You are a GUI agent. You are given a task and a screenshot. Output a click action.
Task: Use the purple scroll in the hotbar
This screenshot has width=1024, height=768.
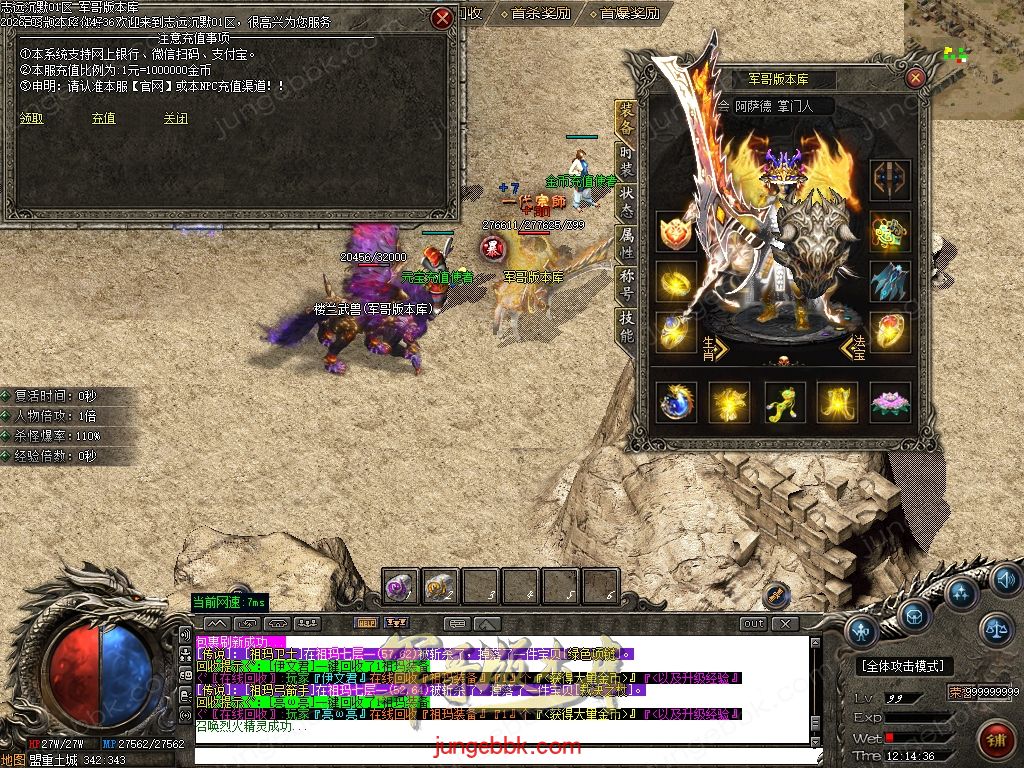pos(401,588)
